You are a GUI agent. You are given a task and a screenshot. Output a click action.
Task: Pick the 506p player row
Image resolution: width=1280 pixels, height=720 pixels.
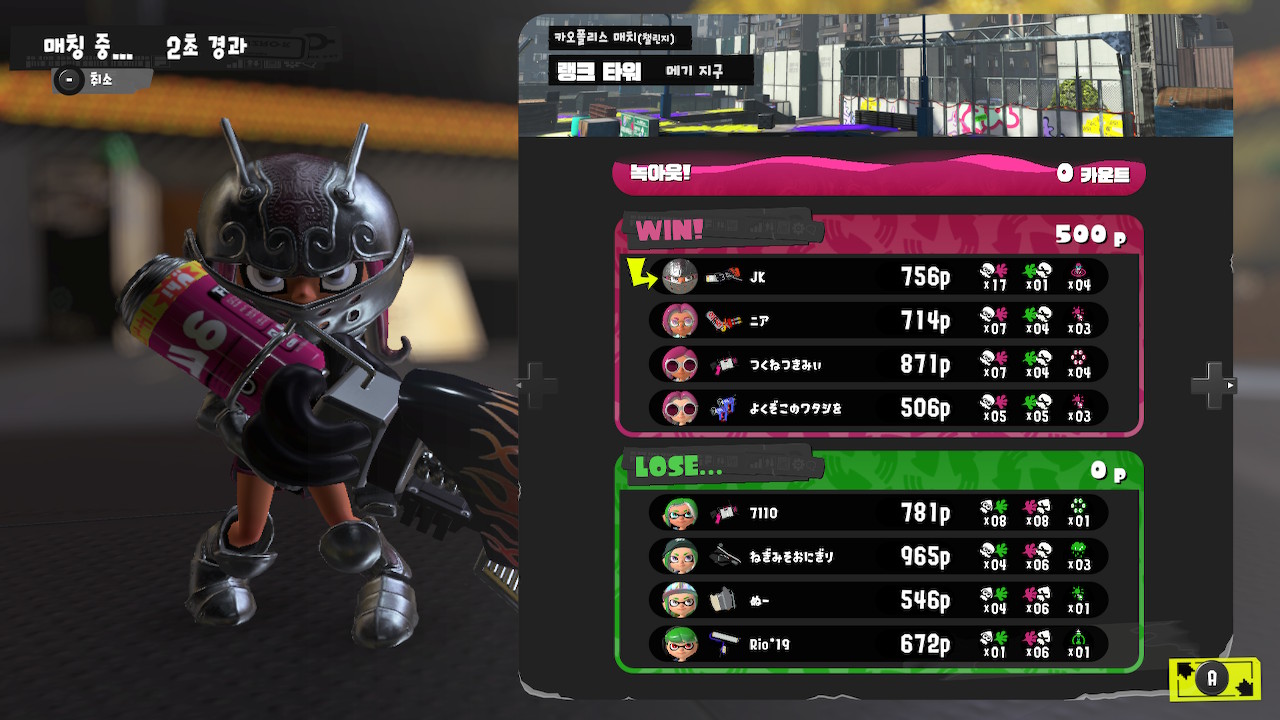click(x=878, y=408)
